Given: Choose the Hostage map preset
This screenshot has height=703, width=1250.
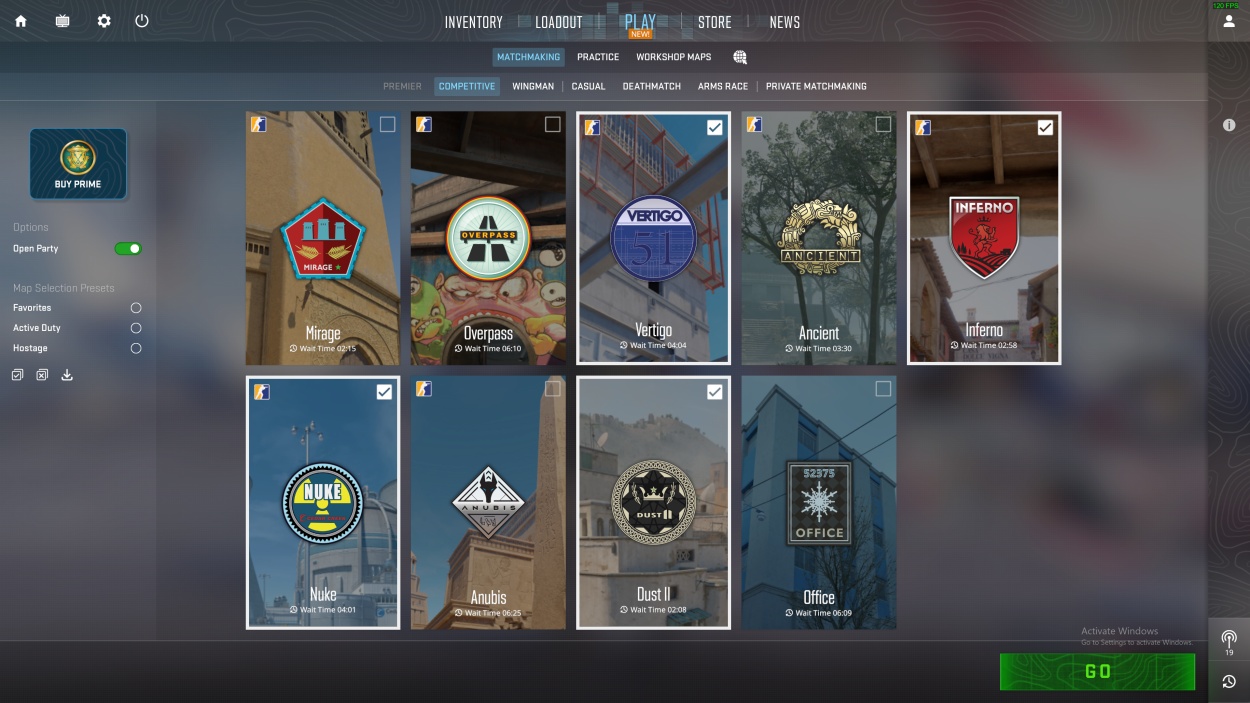Looking at the screenshot, I should coord(136,348).
